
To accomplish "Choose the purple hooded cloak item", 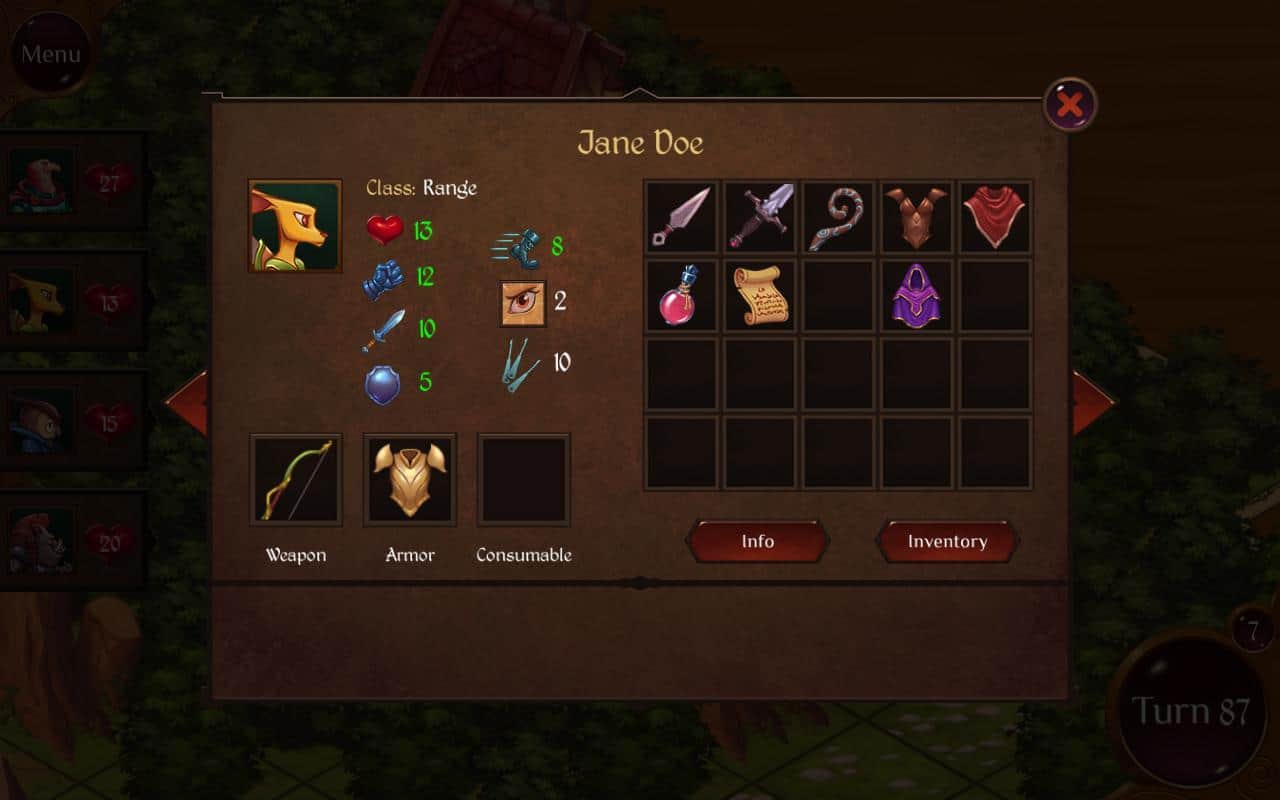I will click(x=917, y=296).
